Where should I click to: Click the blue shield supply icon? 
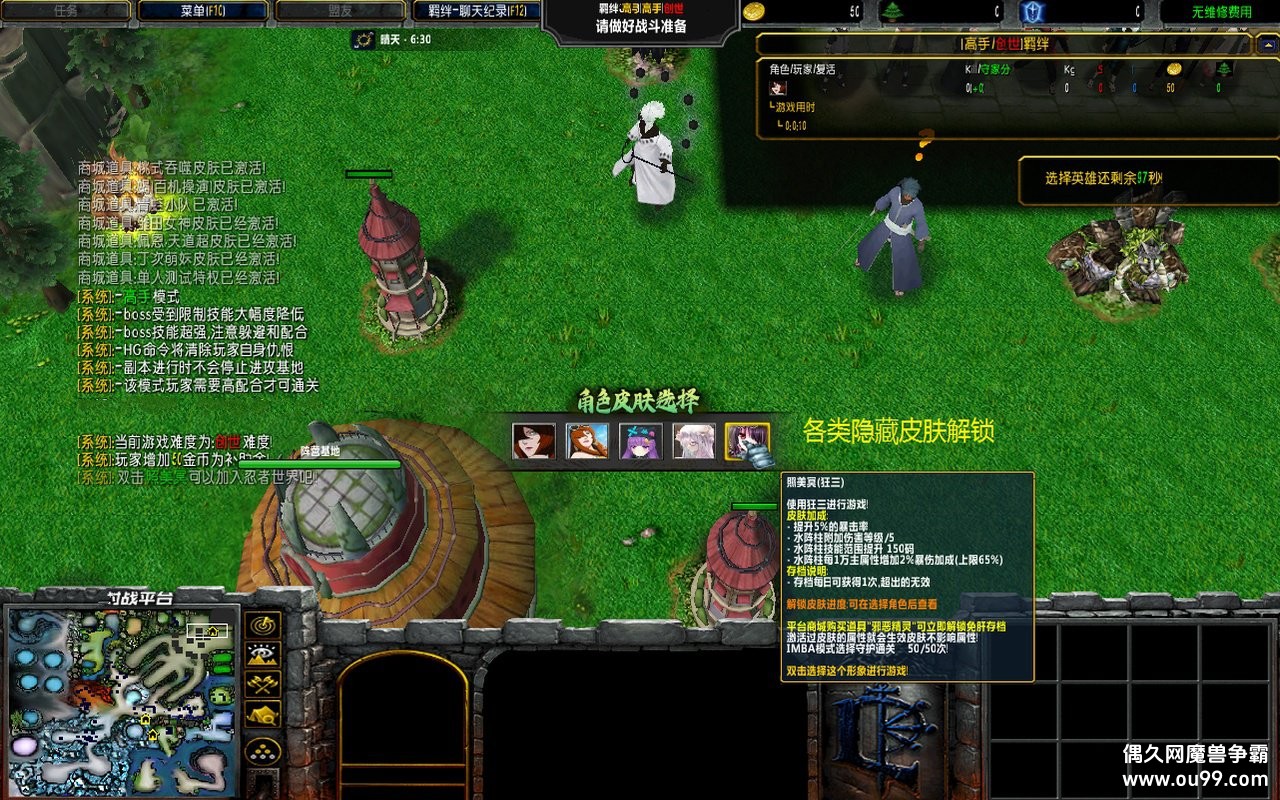click(1032, 12)
